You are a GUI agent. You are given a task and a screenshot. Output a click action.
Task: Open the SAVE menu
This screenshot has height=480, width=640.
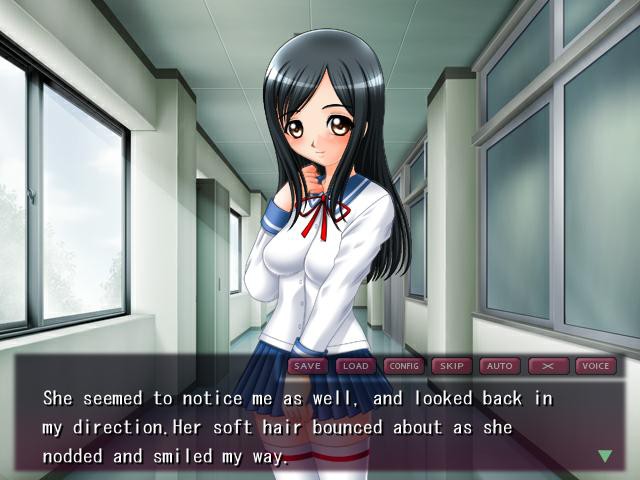308,366
